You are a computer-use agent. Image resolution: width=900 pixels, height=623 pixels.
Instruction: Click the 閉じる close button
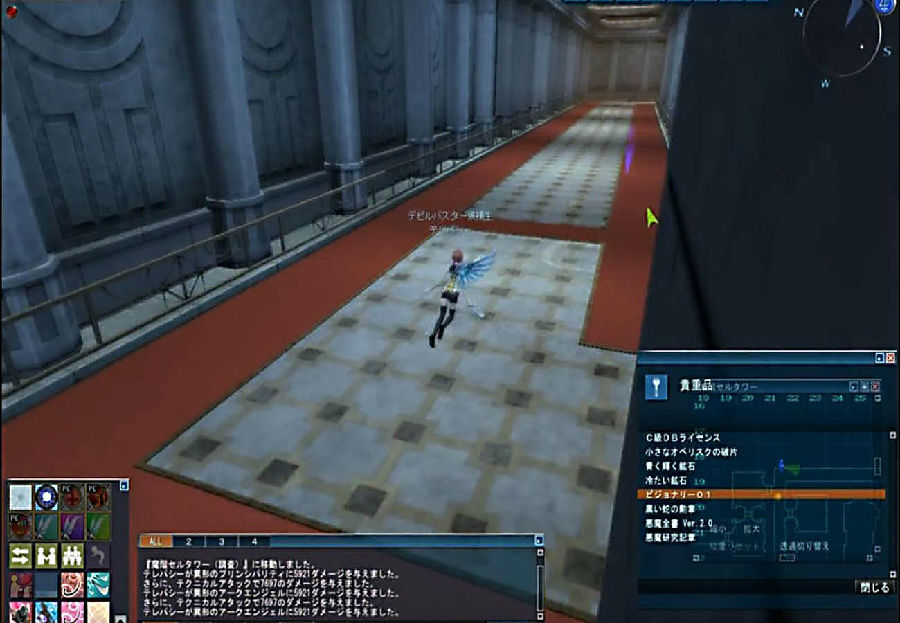click(x=874, y=588)
